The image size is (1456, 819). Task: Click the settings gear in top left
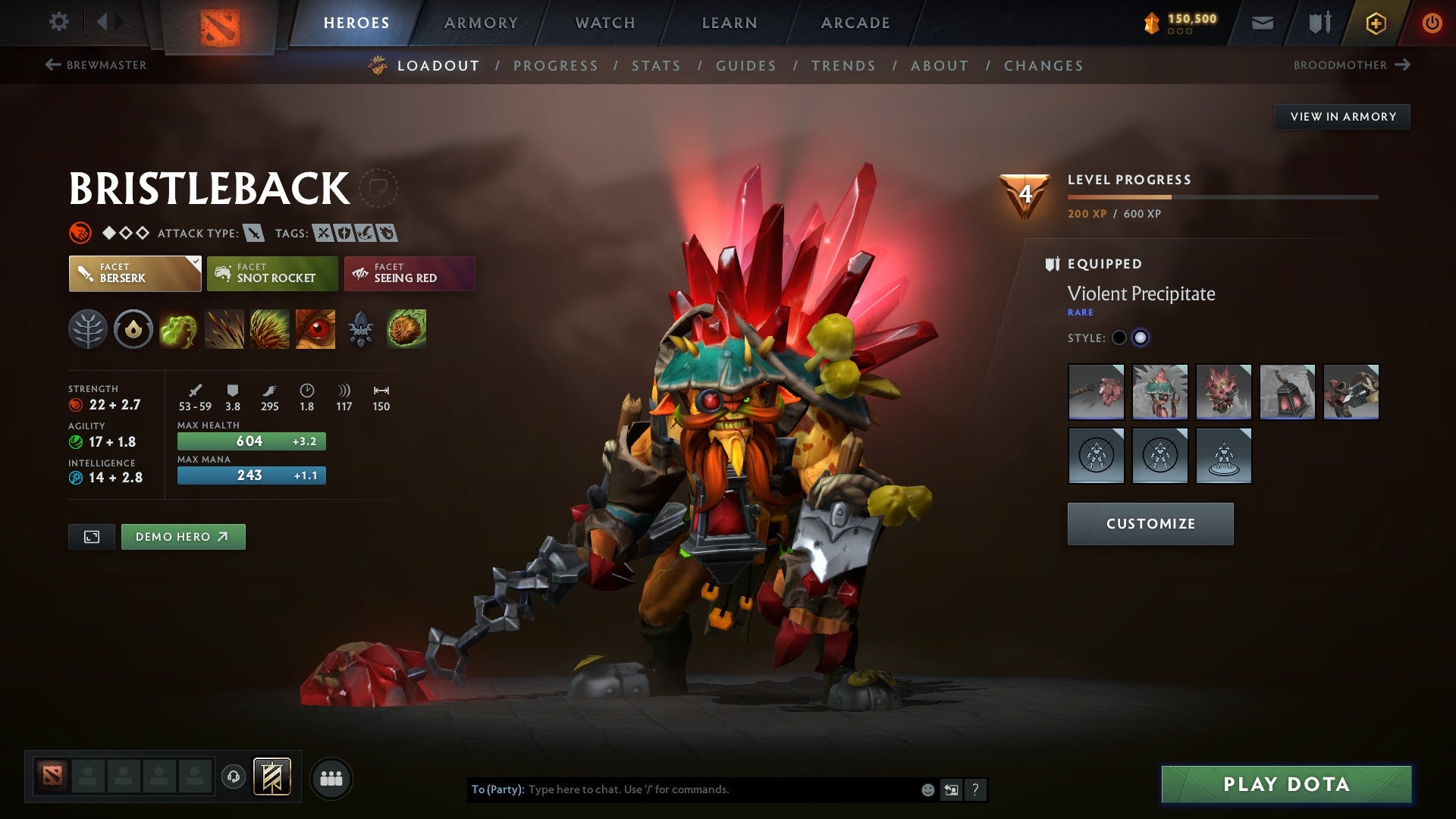58,22
